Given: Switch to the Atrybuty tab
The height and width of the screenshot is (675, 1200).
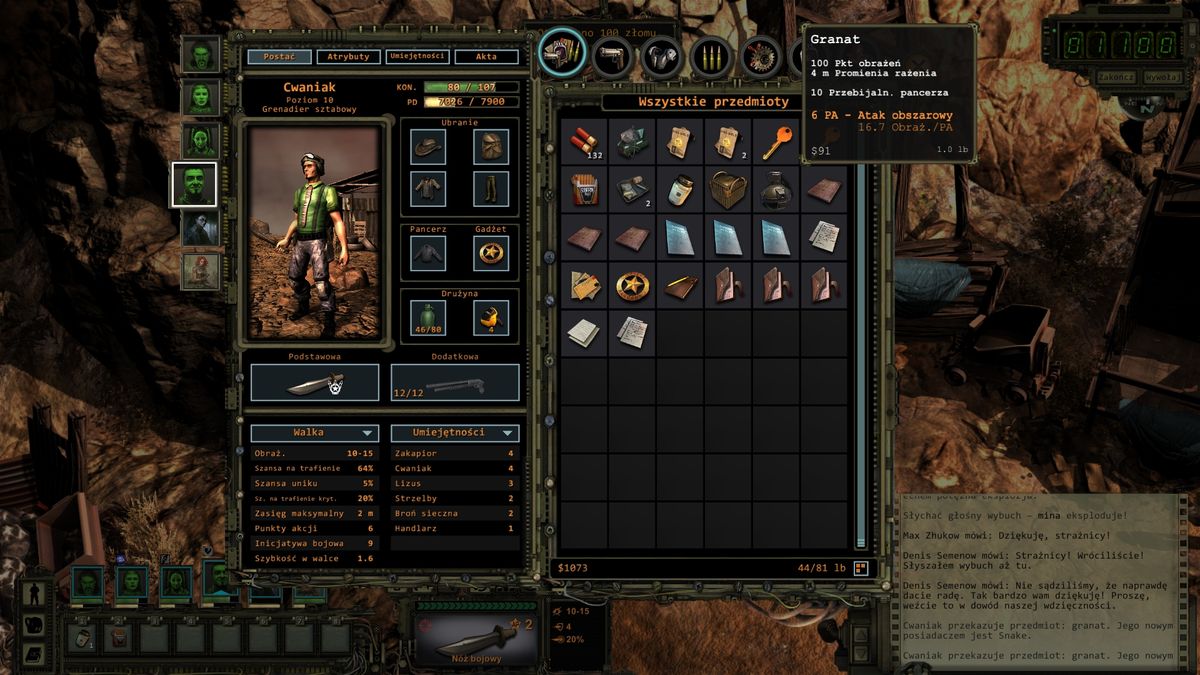Looking at the screenshot, I should (x=348, y=57).
